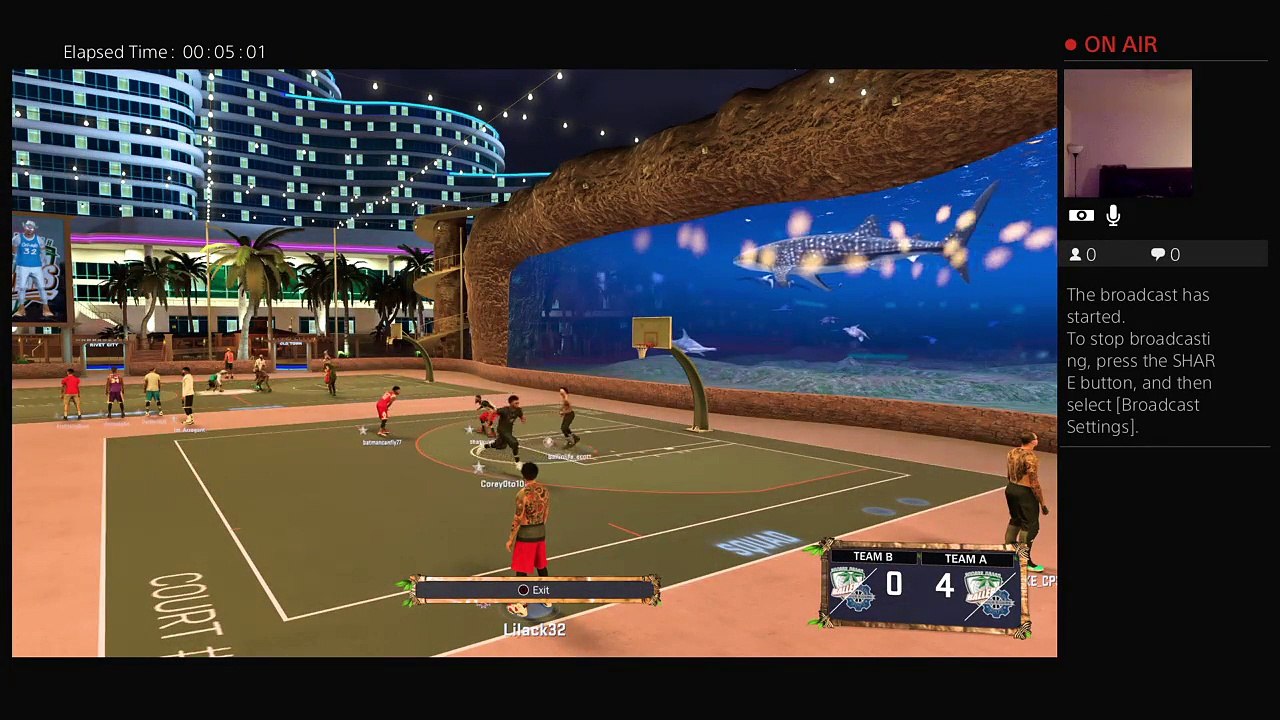Image resolution: width=1280 pixels, height=720 pixels.
Task: Select the Exit bar above Lilack32
Action: click(x=534, y=590)
